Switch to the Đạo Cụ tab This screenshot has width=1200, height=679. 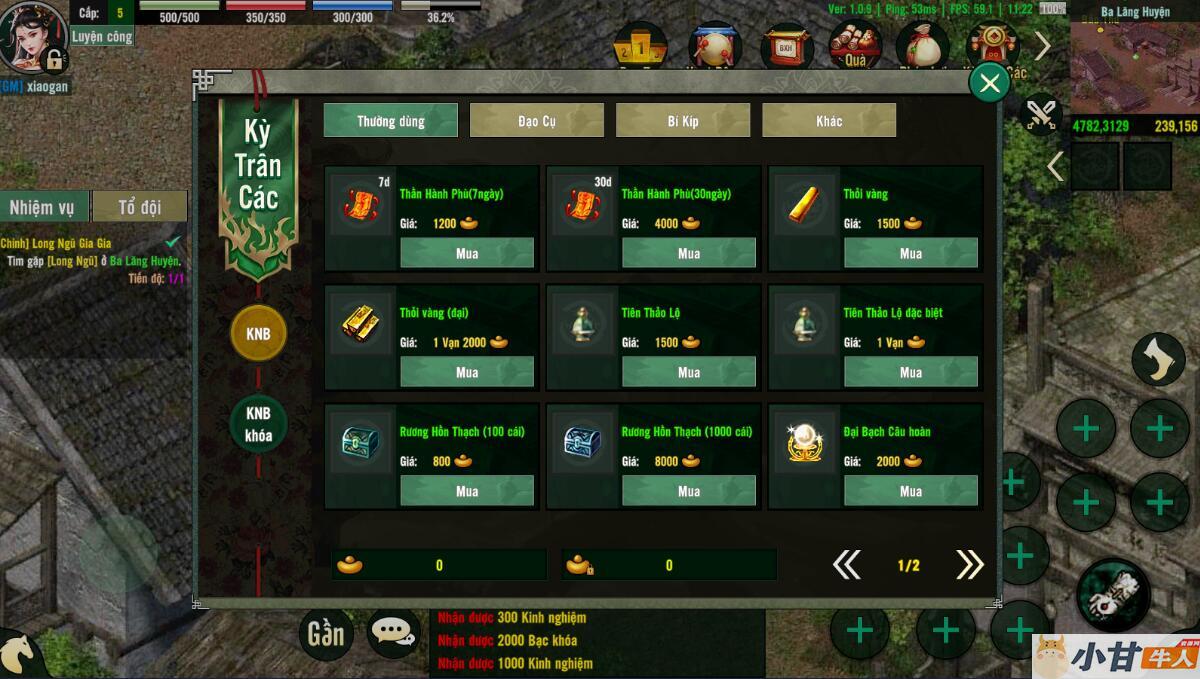pyautogui.click(x=537, y=121)
